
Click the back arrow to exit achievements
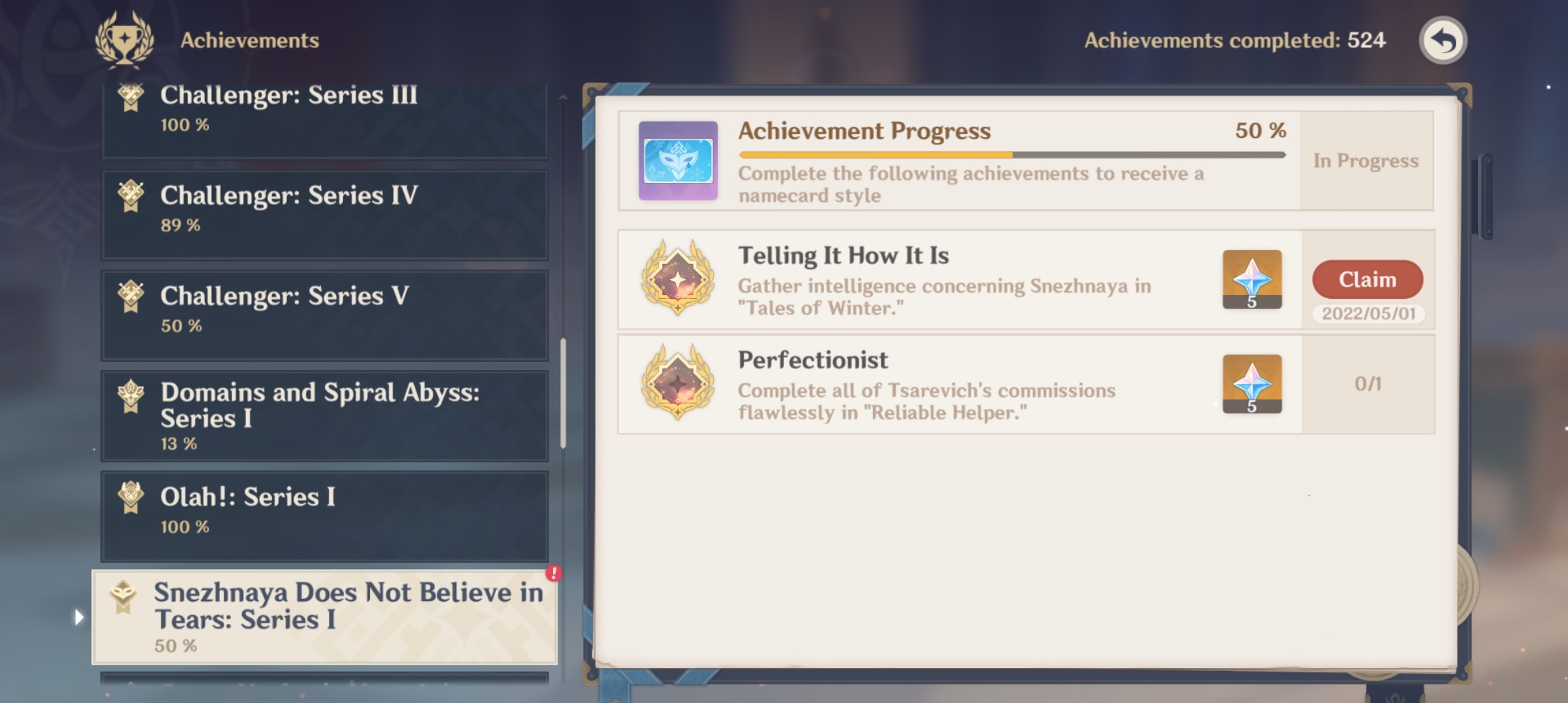[1442, 40]
